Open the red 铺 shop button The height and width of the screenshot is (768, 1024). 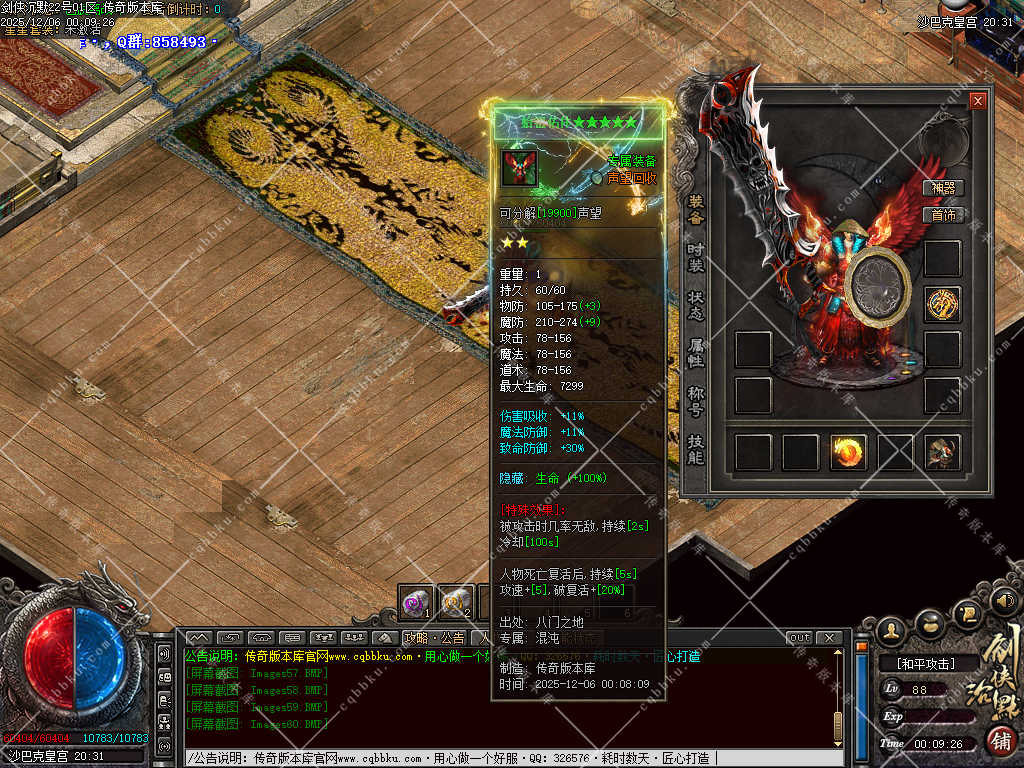[998, 741]
